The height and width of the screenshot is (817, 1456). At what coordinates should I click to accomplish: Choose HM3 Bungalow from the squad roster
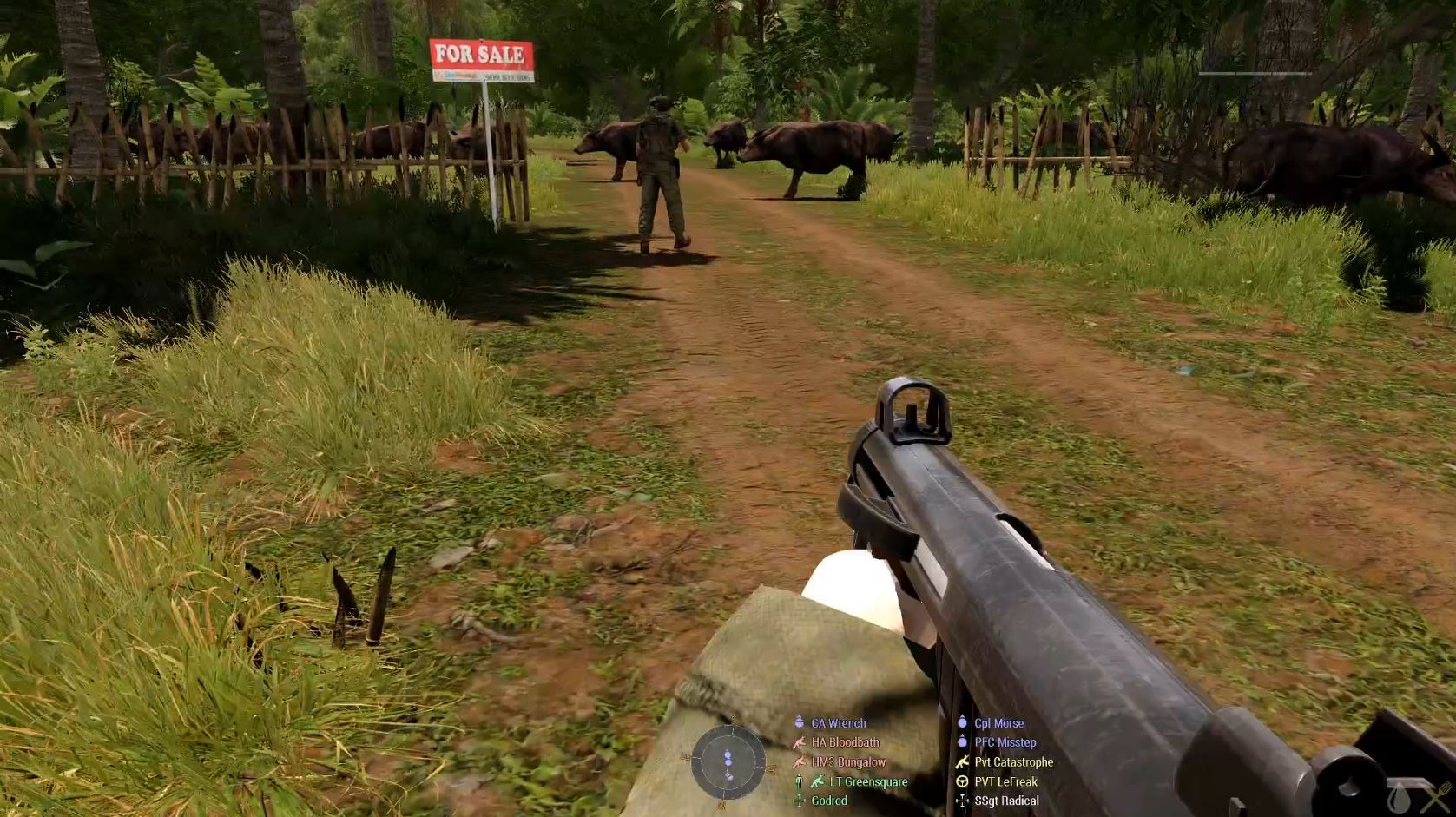coord(848,762)
